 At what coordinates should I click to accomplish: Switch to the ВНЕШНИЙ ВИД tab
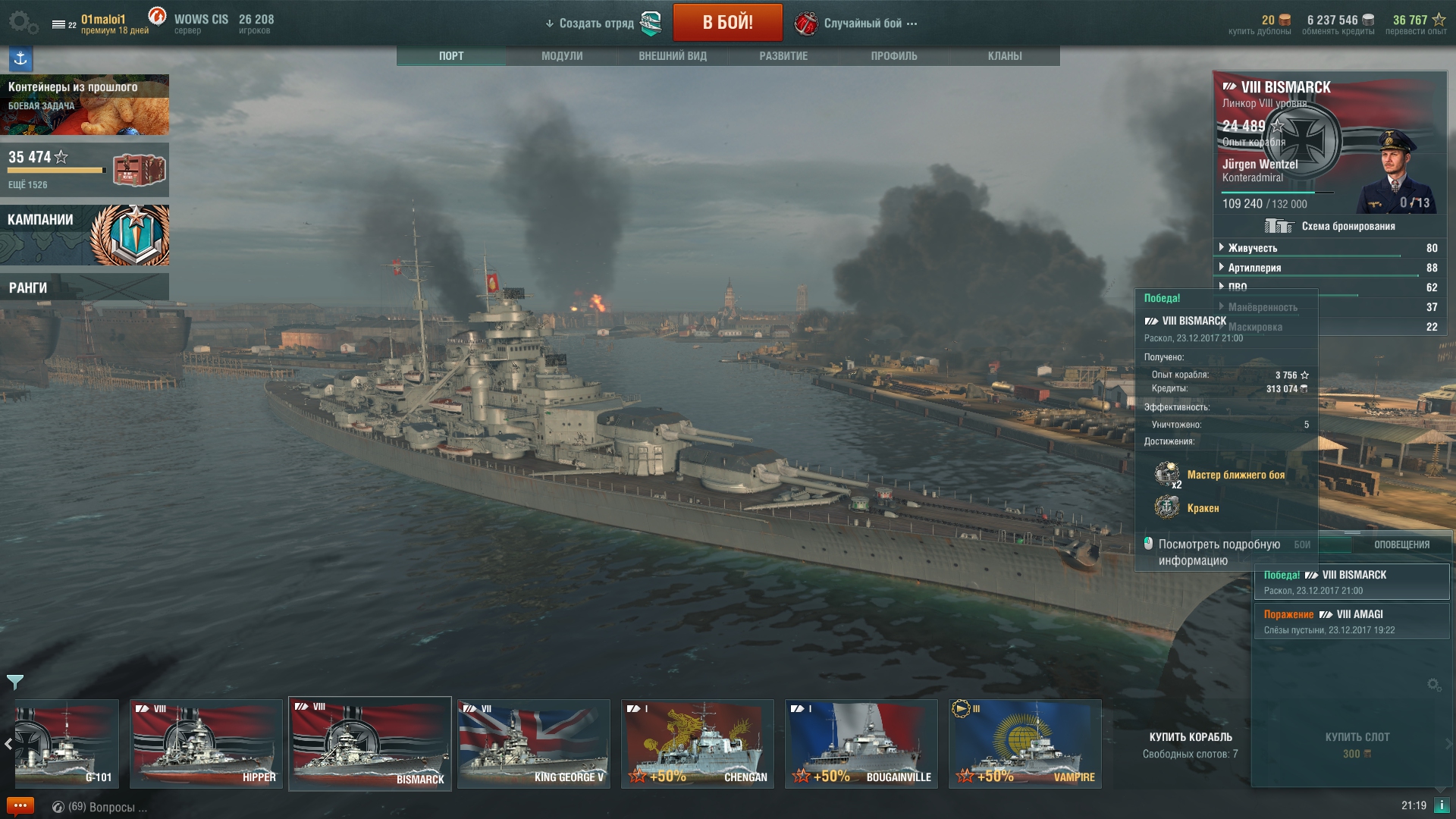(x=673, y=56)
